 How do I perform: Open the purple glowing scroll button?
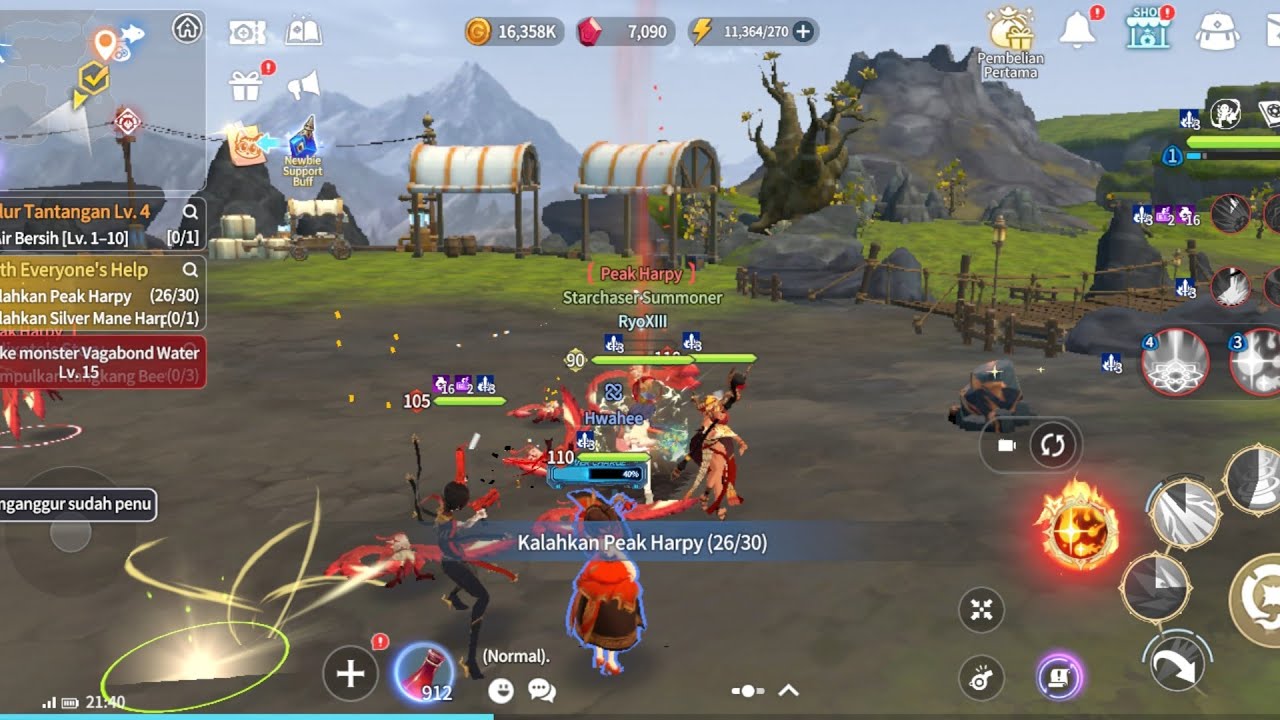pos(1060,677)
